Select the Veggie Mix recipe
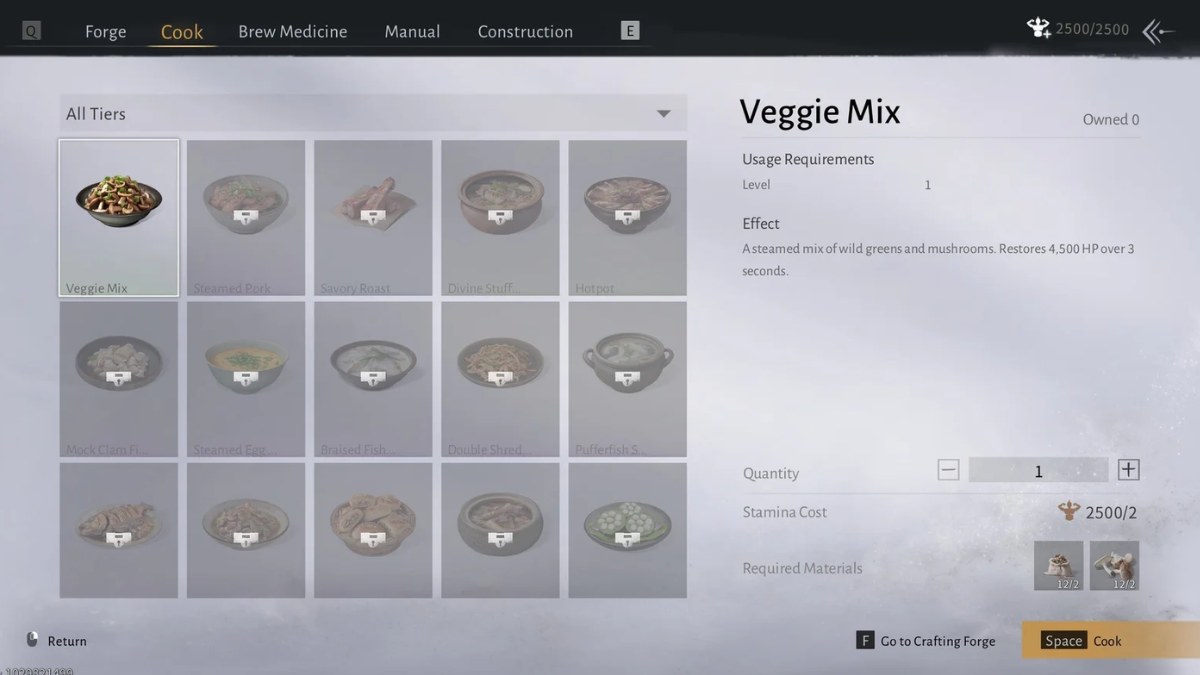This screenshot has width=1200, height=675. 119,218
